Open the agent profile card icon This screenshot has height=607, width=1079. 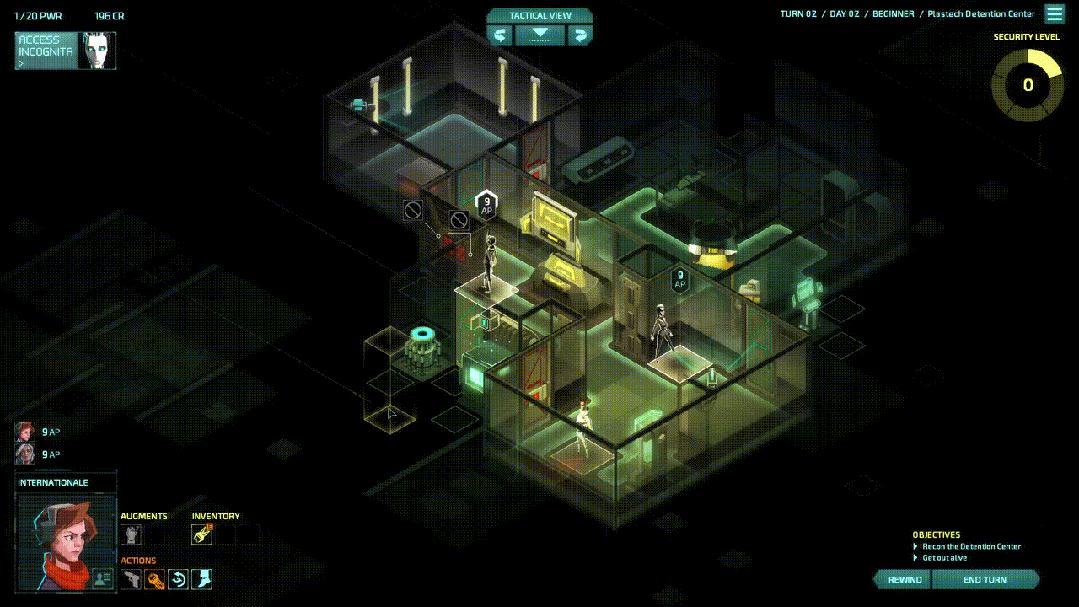pyautogui.click(x=102, y=578)
